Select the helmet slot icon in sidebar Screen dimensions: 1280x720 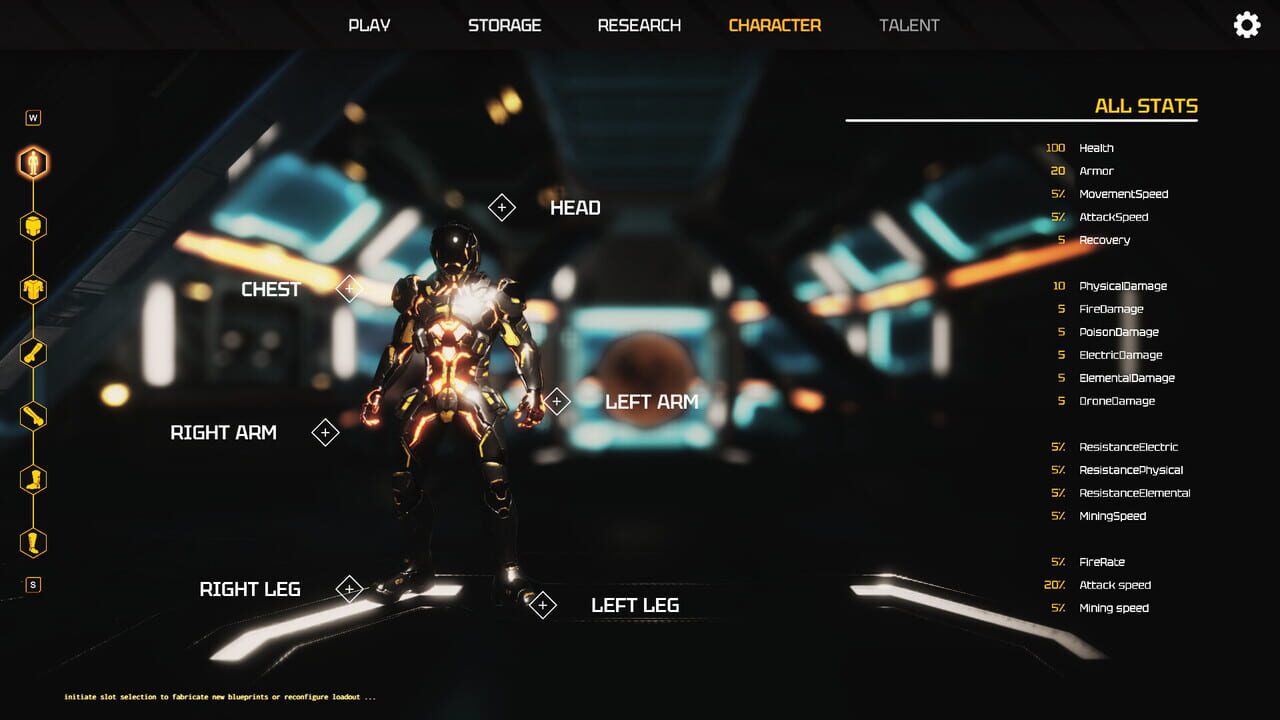[x=33, y=228]
